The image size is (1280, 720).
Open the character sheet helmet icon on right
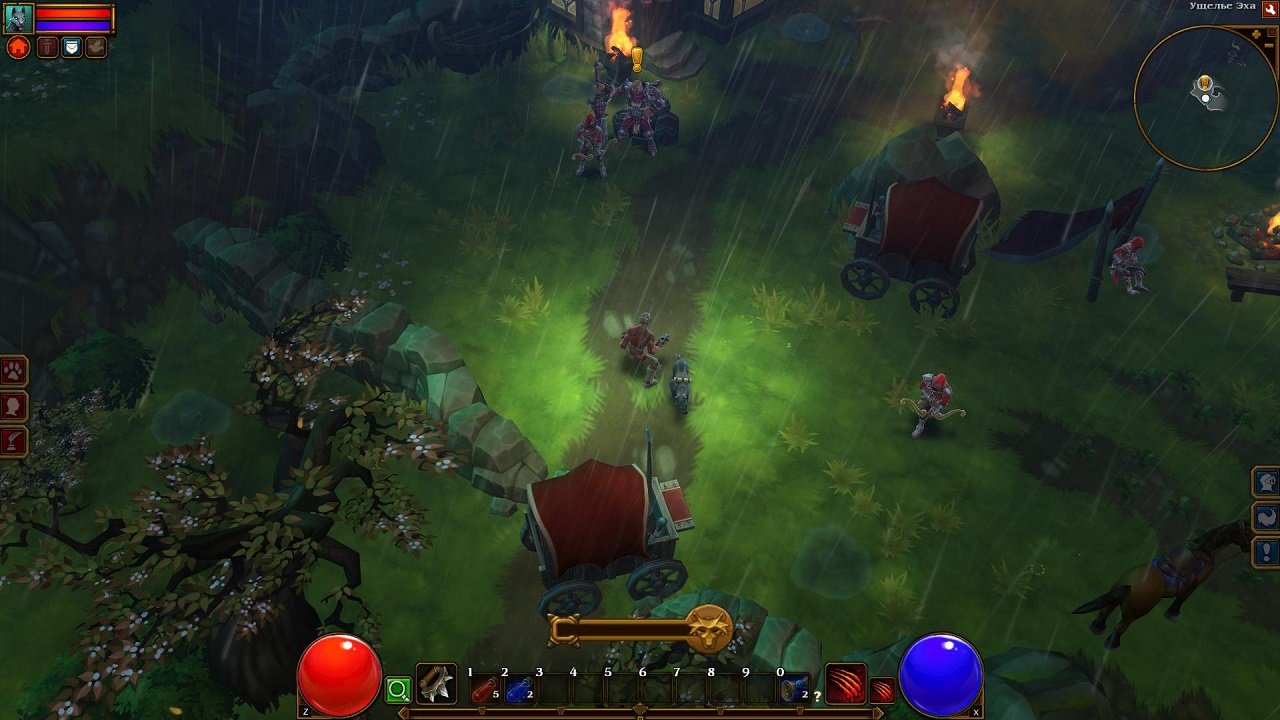coord(1265,483)
